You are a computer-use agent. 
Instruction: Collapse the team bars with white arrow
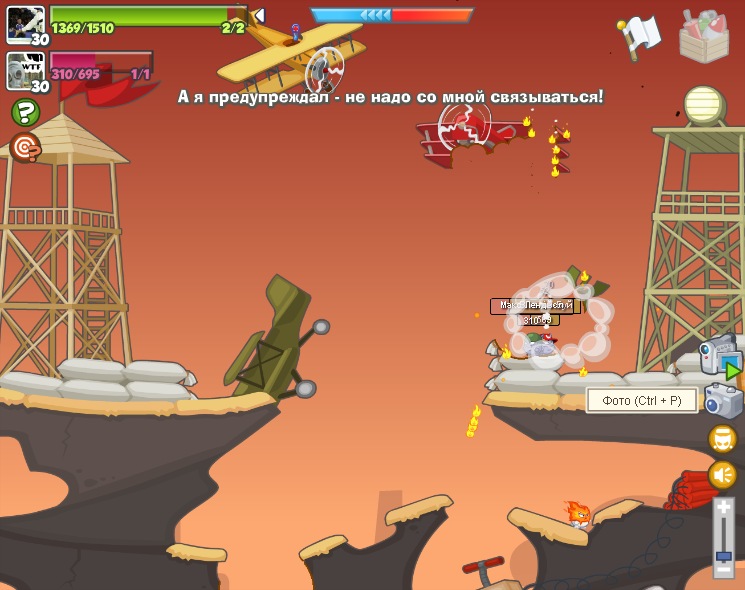point(258,15)
